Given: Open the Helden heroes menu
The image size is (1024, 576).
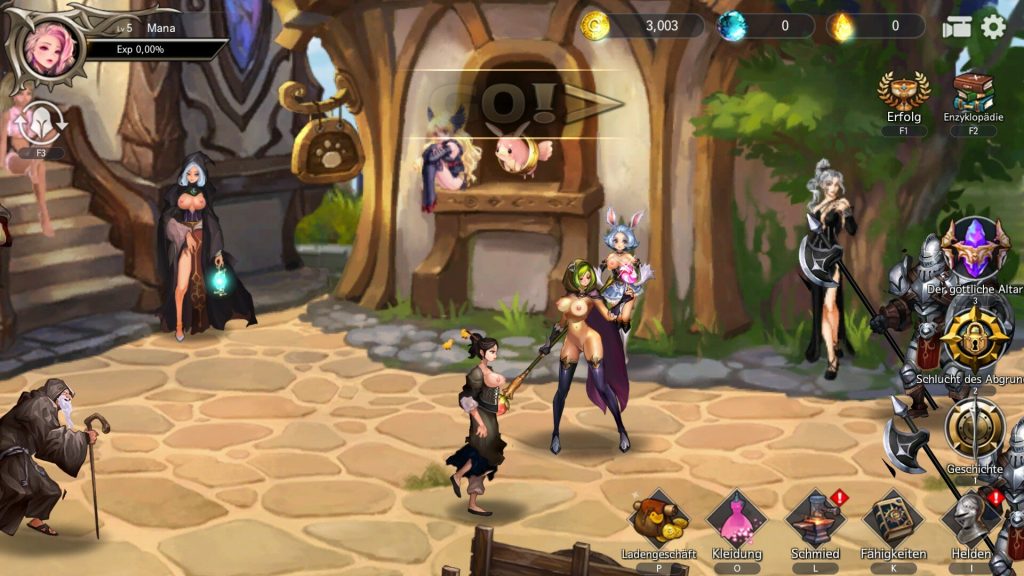Looking at the screenshot, I should coord(970,518).
